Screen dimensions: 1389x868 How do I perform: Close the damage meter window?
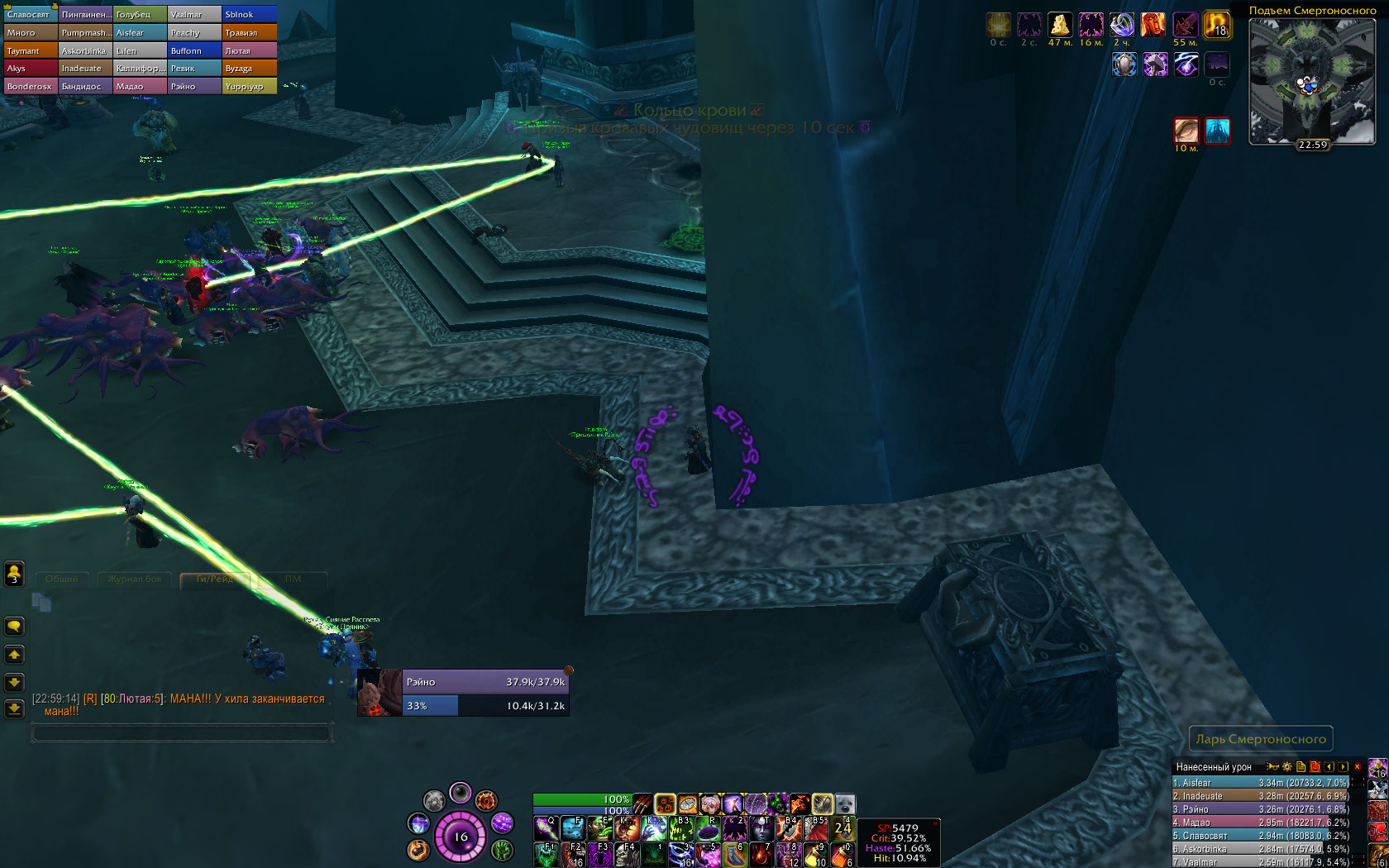(x=1357, y=767)
